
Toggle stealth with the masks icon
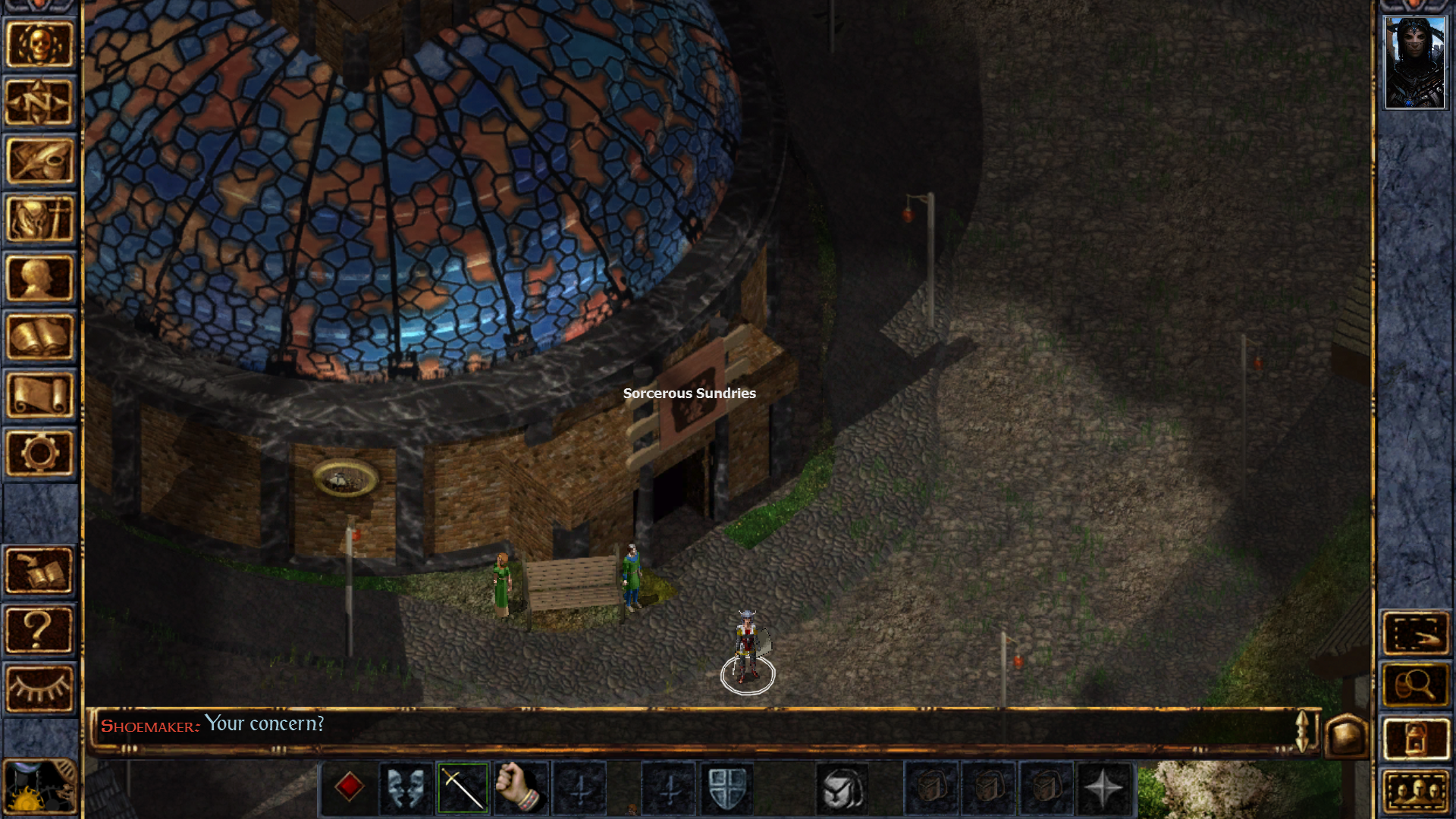(405, 789)
